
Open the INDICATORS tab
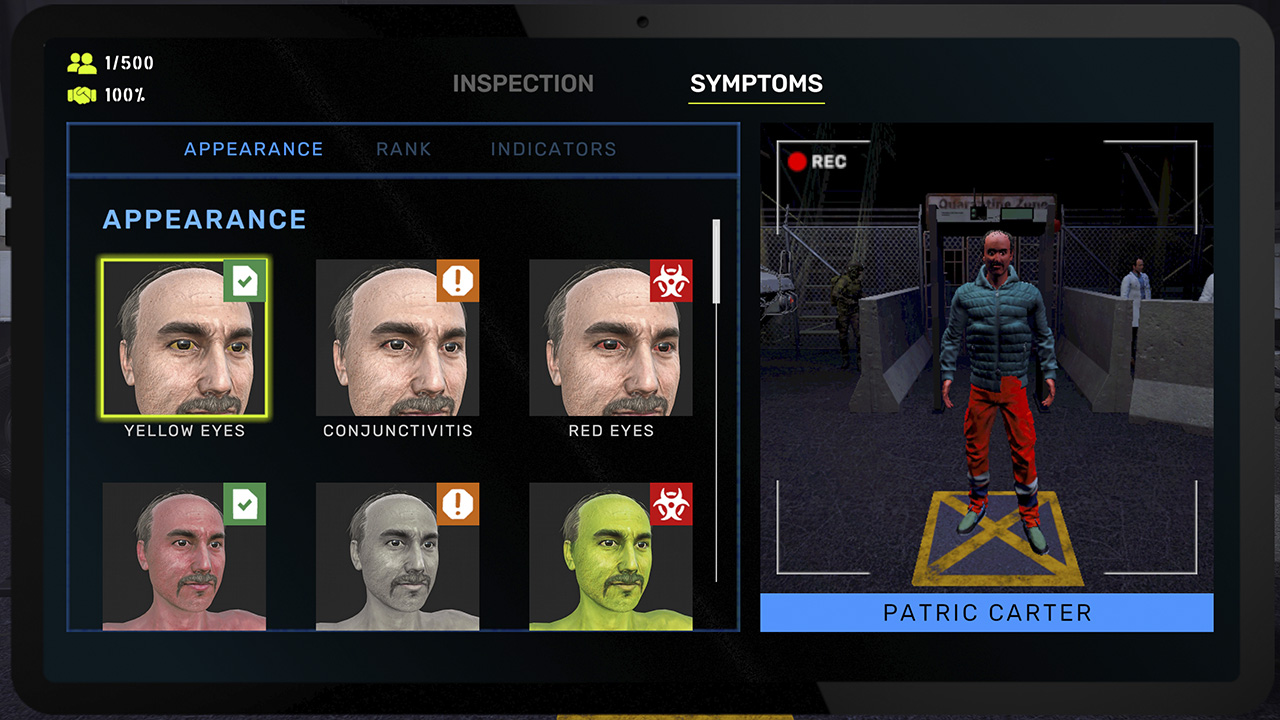[x=553, y=148]
